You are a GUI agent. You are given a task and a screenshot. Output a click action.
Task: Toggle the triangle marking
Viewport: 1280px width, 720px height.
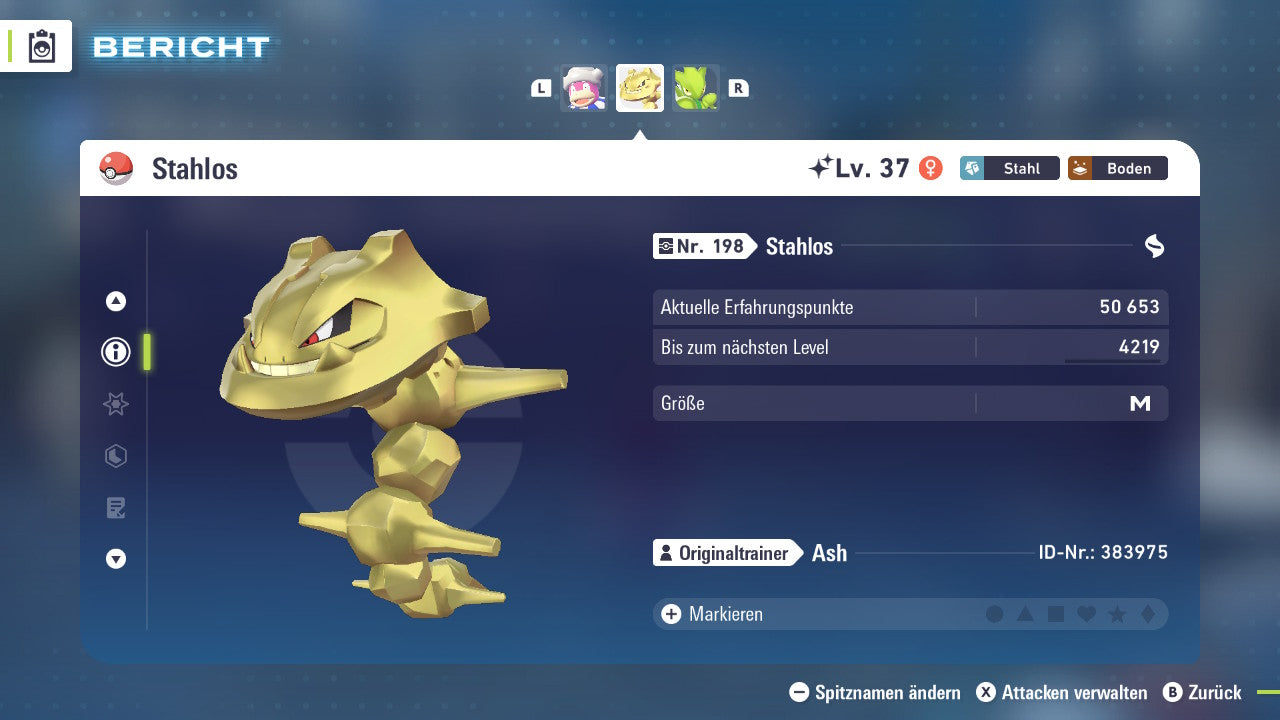pos(1025,614)
